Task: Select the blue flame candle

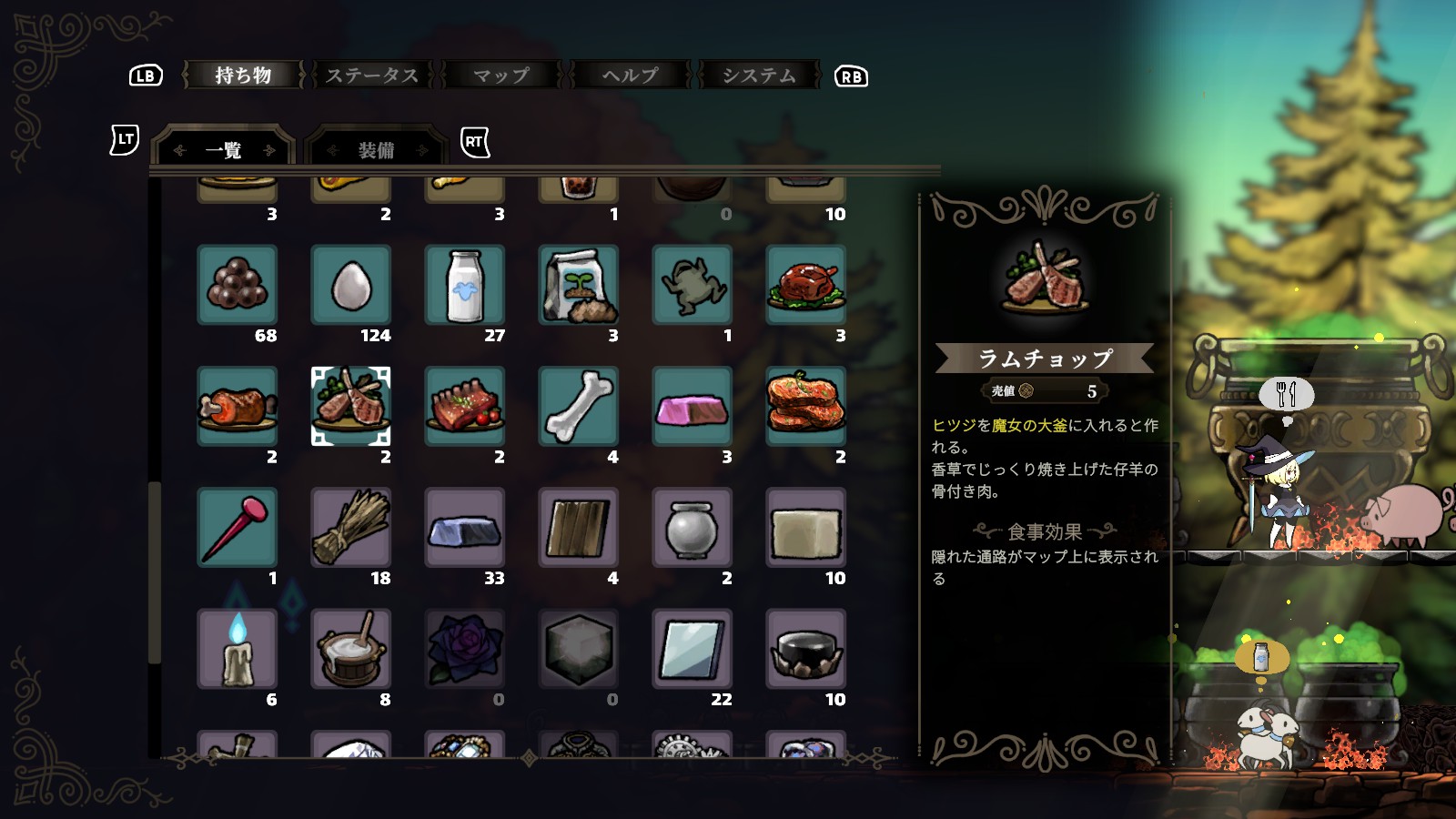Action: 237,649
